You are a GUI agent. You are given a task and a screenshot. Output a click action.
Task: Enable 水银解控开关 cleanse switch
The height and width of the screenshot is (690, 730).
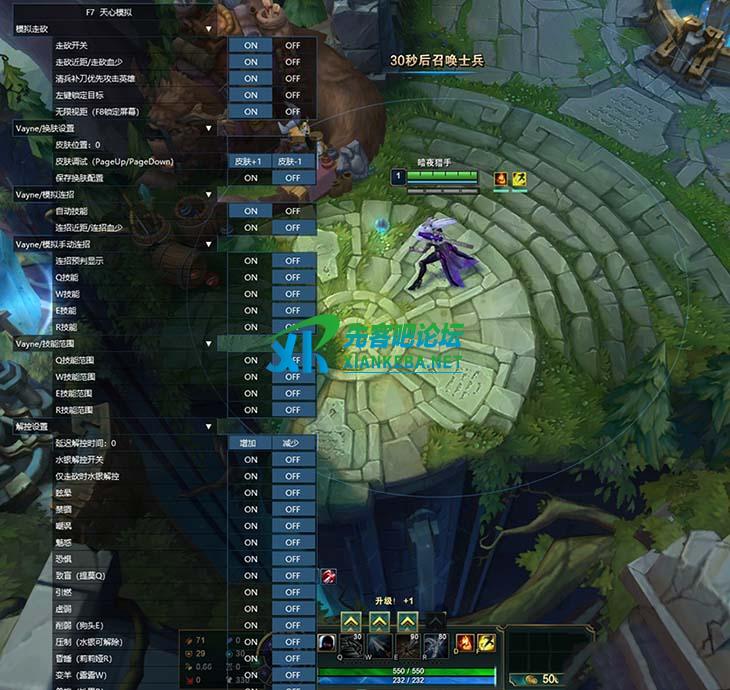(250, 459)
